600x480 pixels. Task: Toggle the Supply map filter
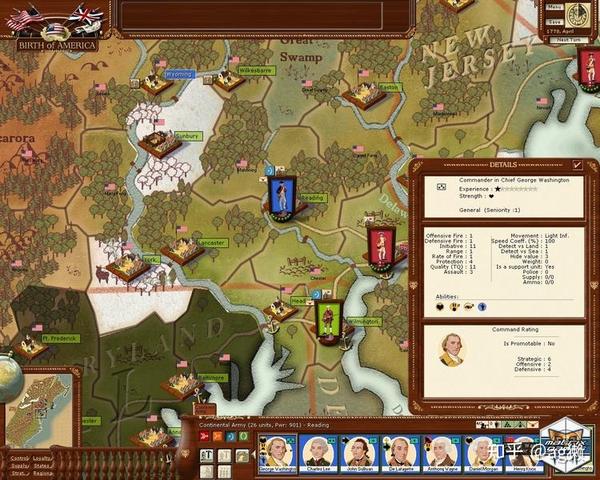(x=19, y=465)
